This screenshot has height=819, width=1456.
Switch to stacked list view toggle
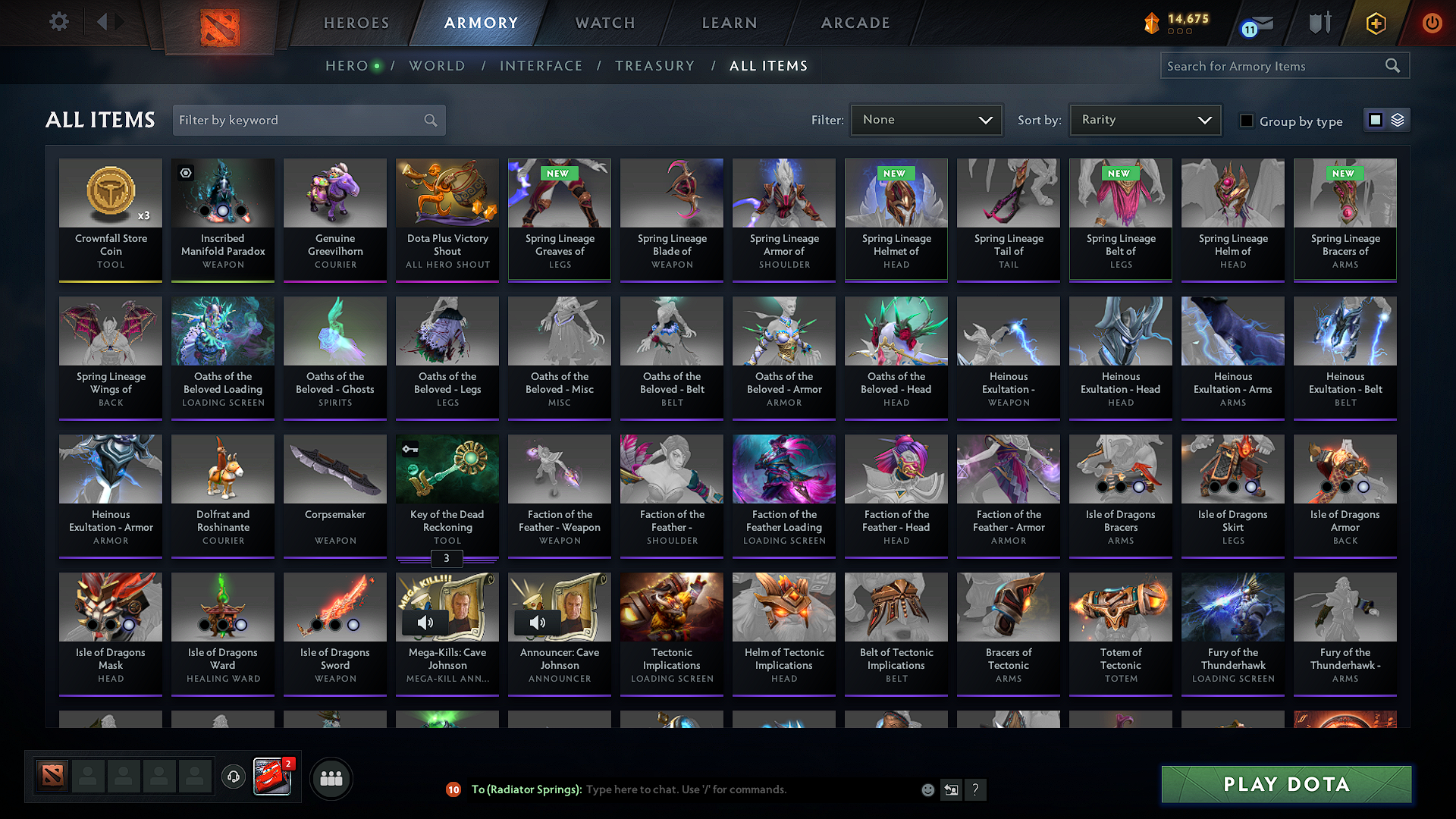tap(1396, 120)
